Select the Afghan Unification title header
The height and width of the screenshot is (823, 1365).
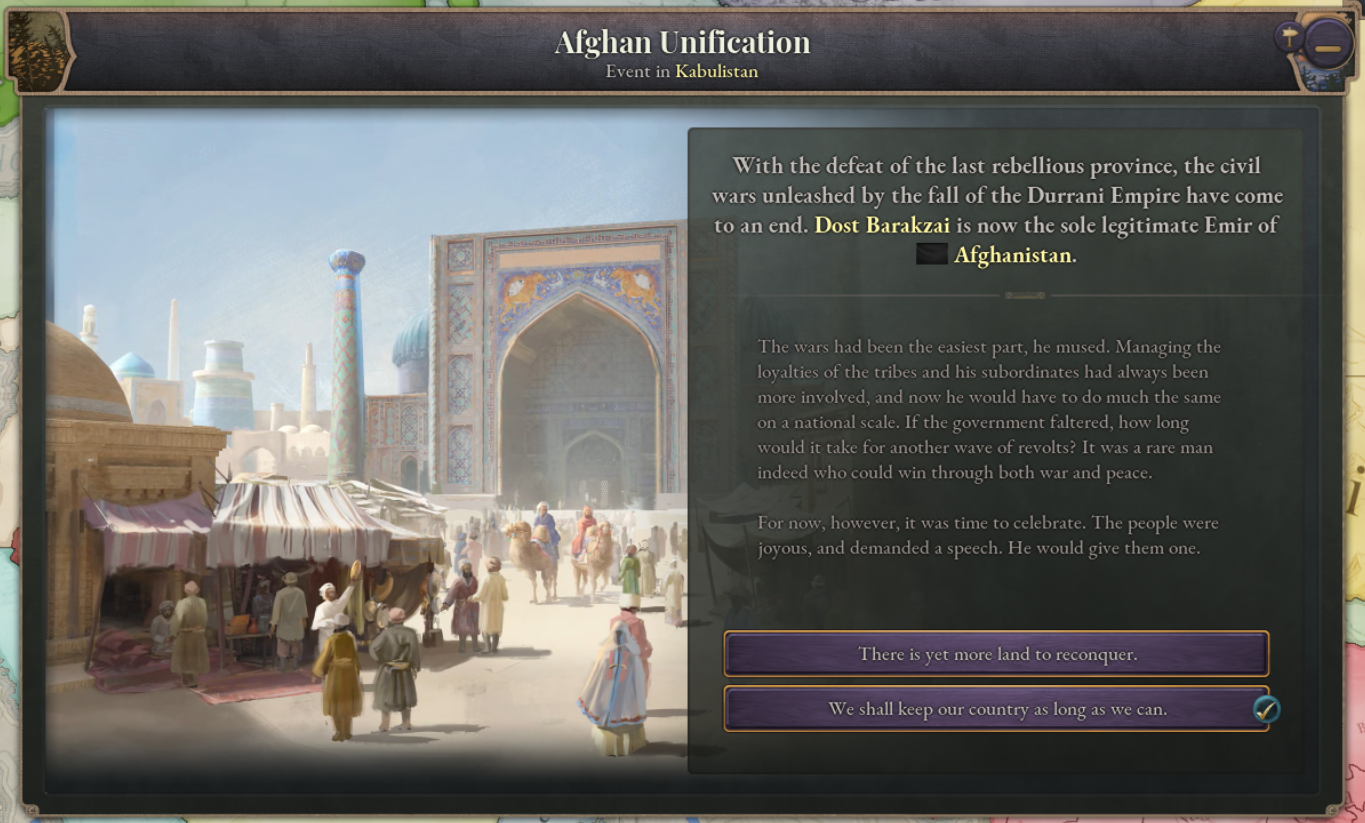pyautogui.click(x=682, y=42)
